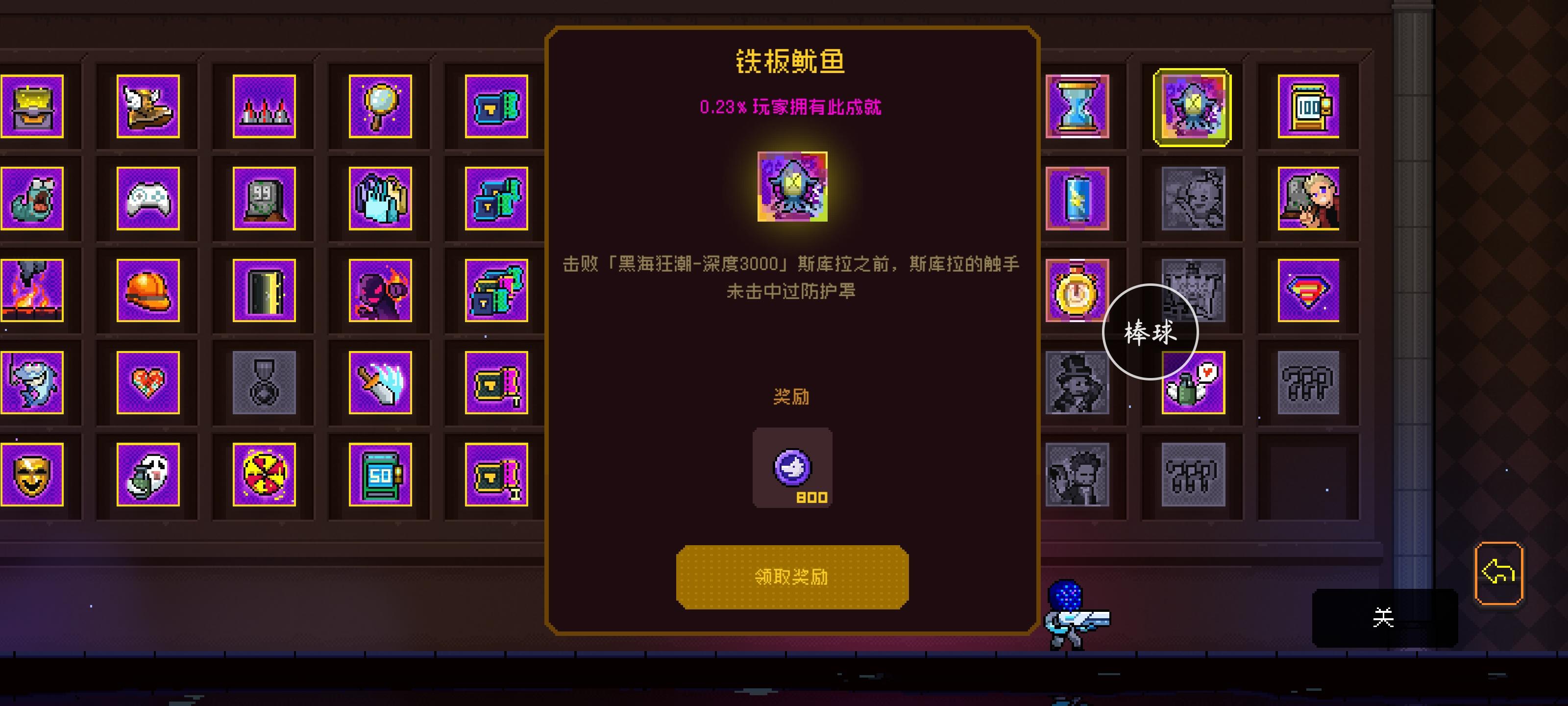Viewport: 1568px width, 706px height.
Task: Open the golden mask achievement details
Action: click(32, 476)
